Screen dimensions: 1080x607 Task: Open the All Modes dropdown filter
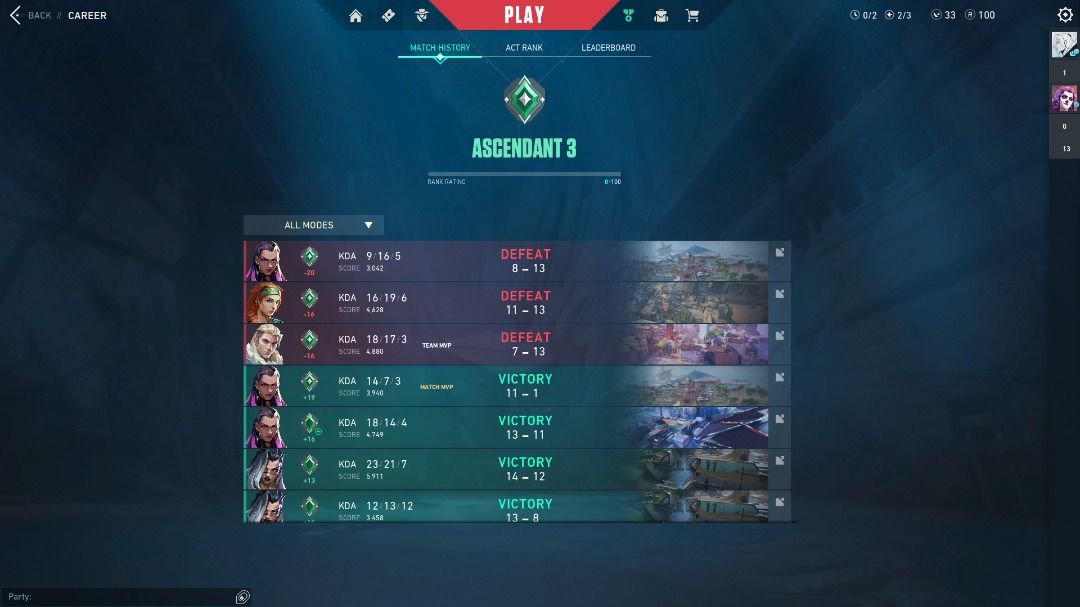[314, 225]
